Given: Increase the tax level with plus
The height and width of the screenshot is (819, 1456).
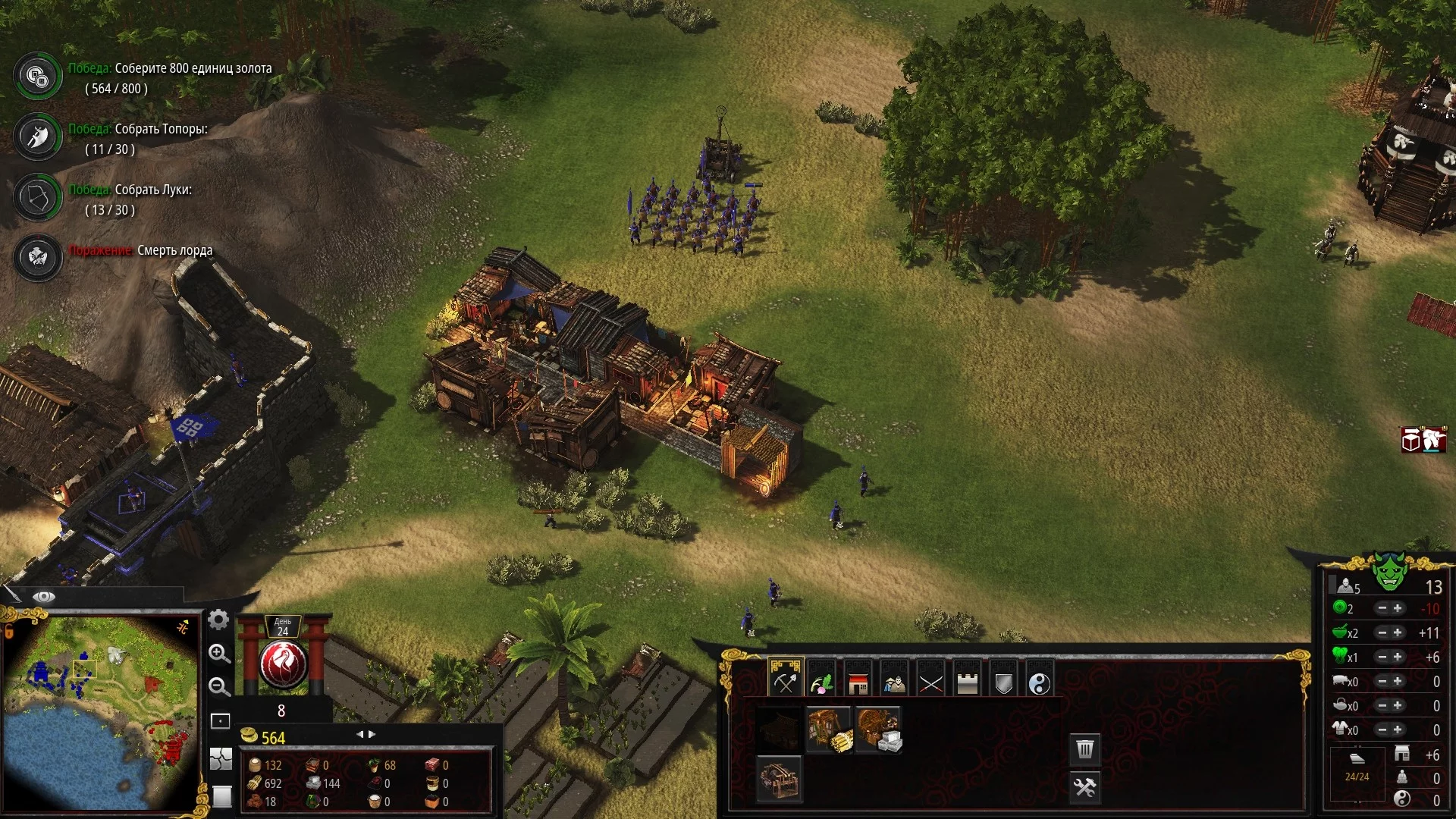Looking at the screenshot, I should click(1398, 608).
